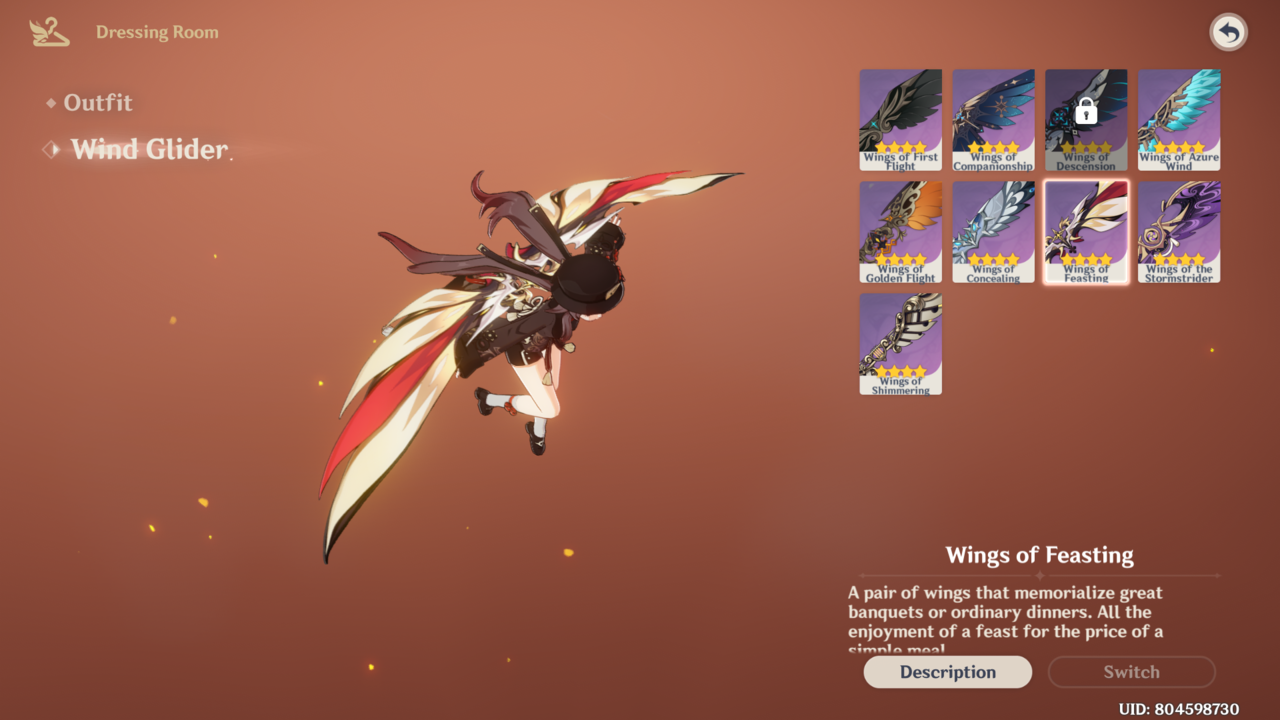Select the Wind Glider tab
Viewport: 1280px width, 720px height.
pos(149,150)
